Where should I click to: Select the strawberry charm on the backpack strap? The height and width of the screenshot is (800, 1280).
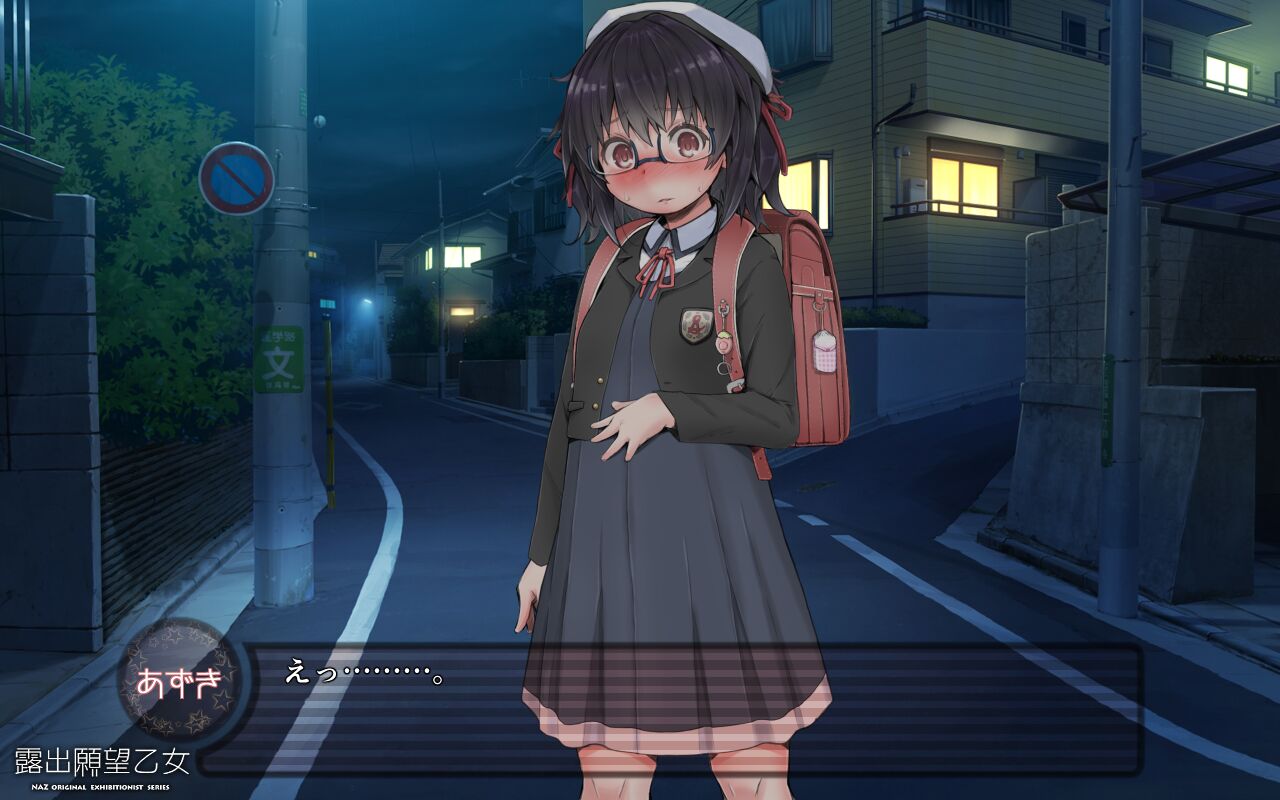coord(723,345)
